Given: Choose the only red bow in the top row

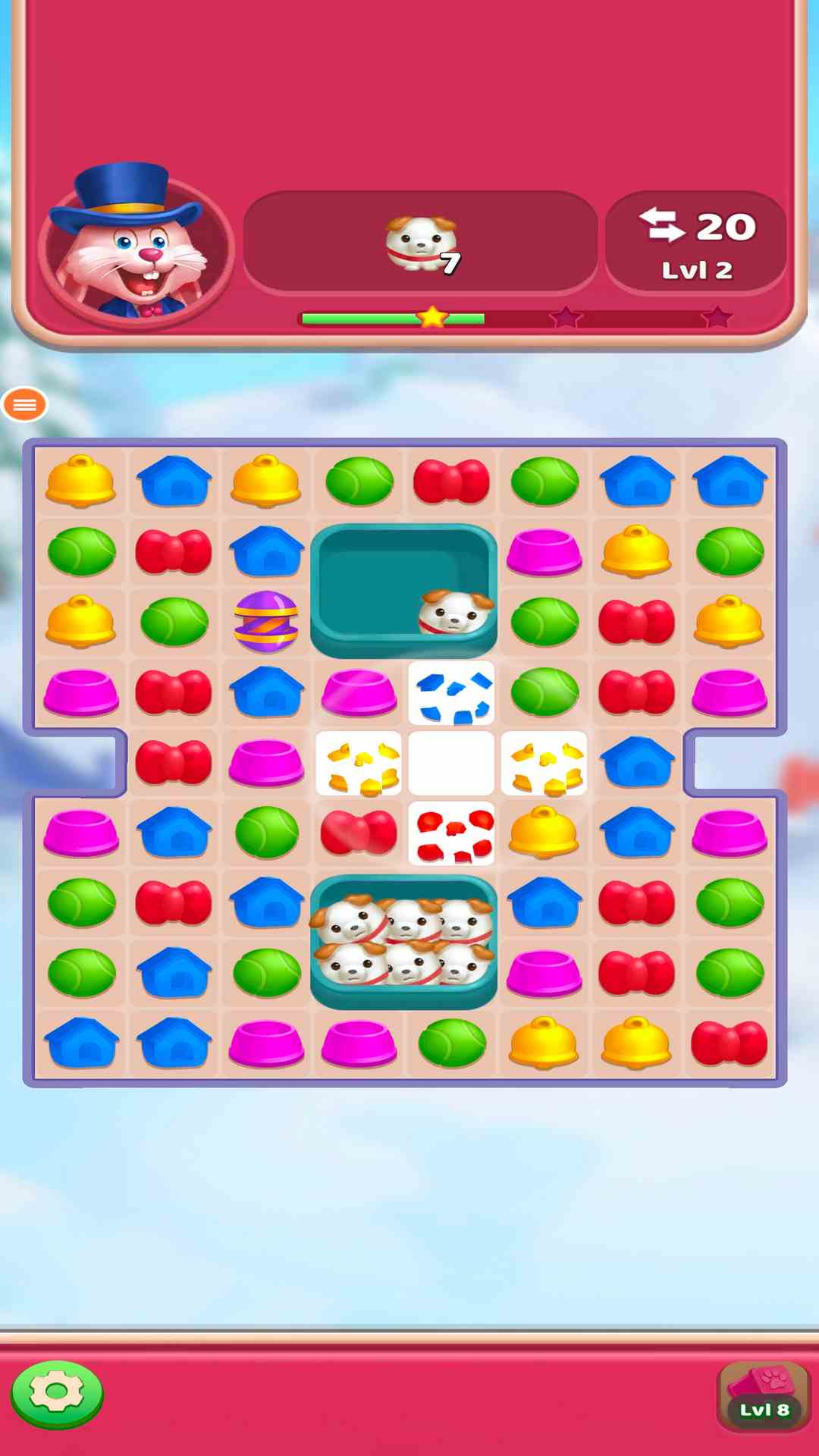Looking at the screenshot, I should tap(451, 481).
